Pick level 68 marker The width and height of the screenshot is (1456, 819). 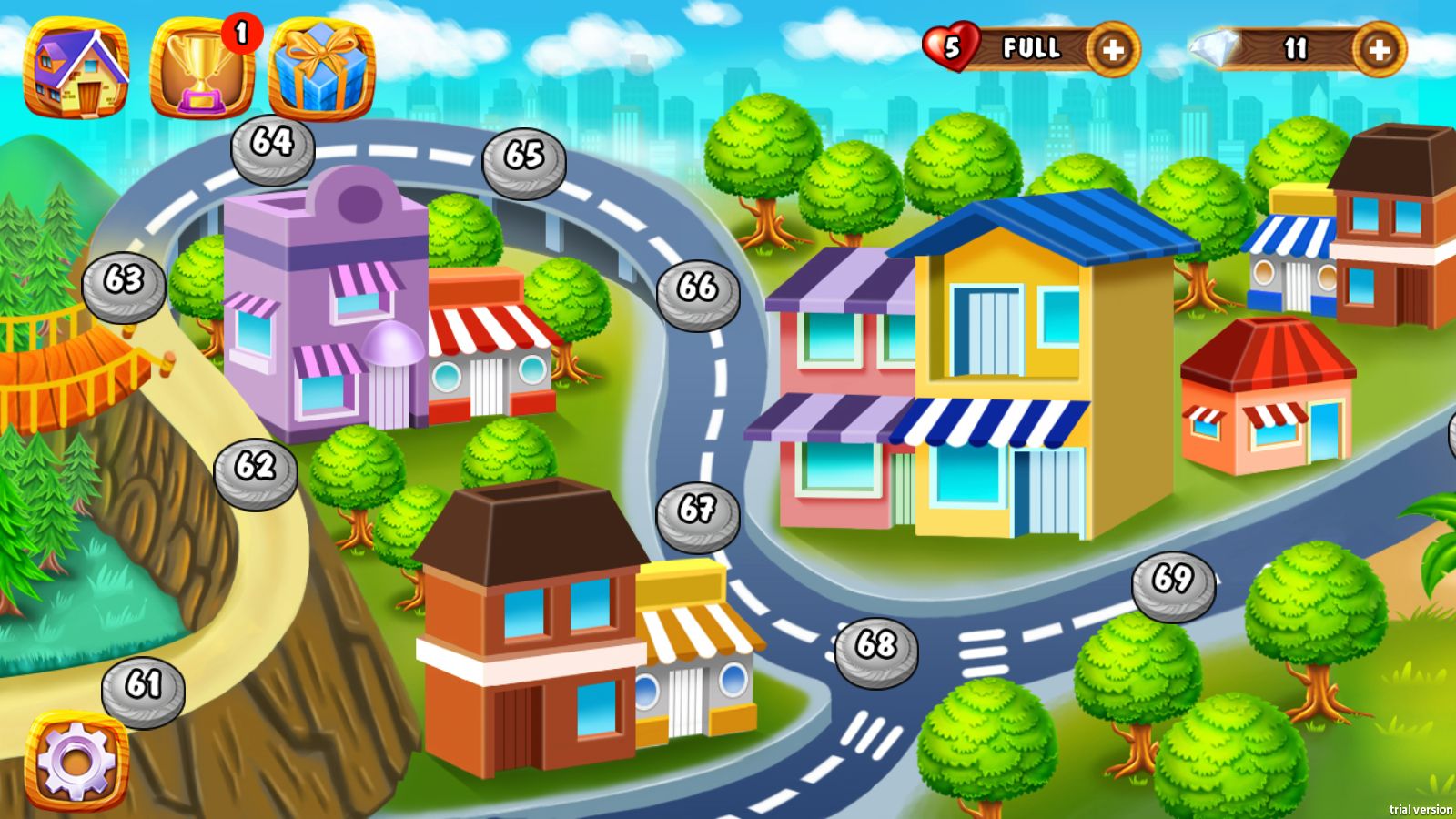[x=876, y=650]
